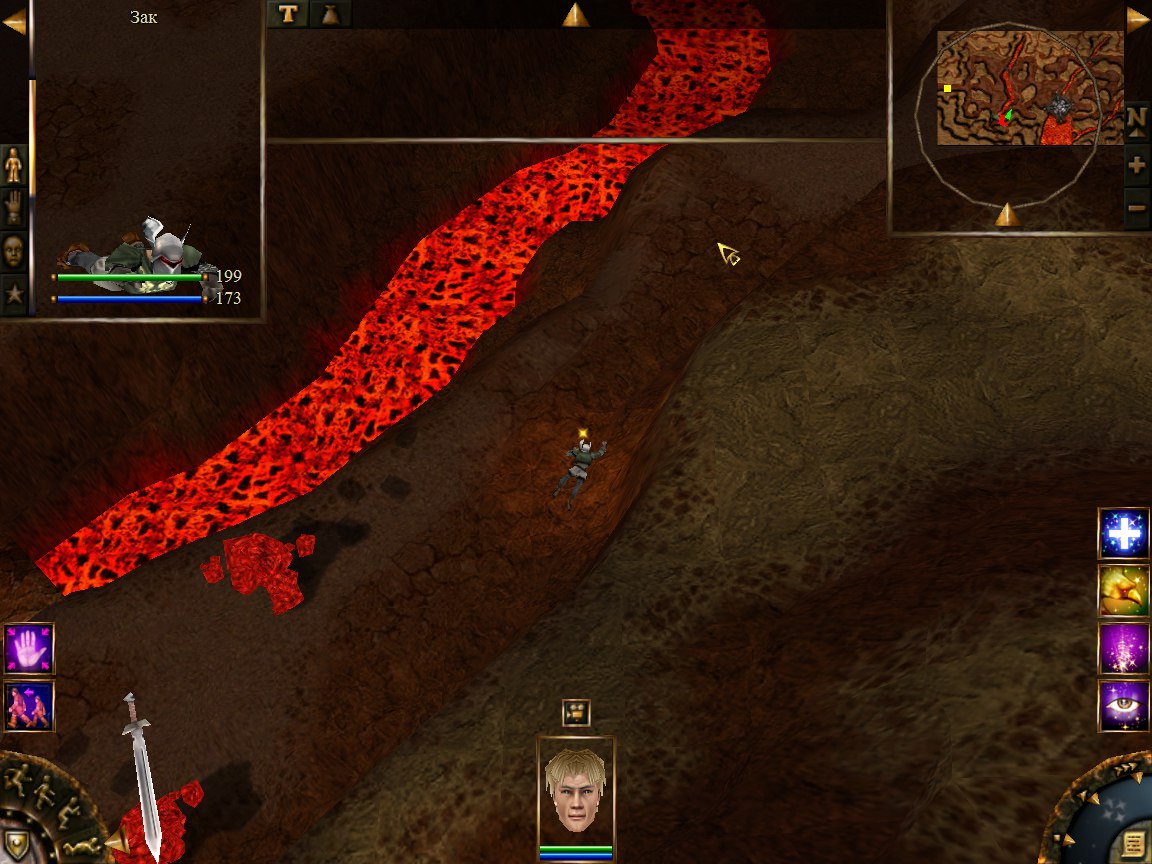
Task: Activate the golden orange spell icon
Action: [1124, 590]
